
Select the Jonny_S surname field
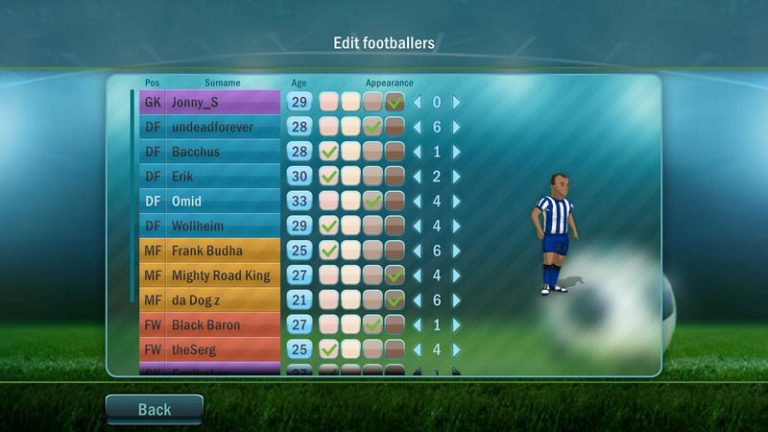coord(222,102)
